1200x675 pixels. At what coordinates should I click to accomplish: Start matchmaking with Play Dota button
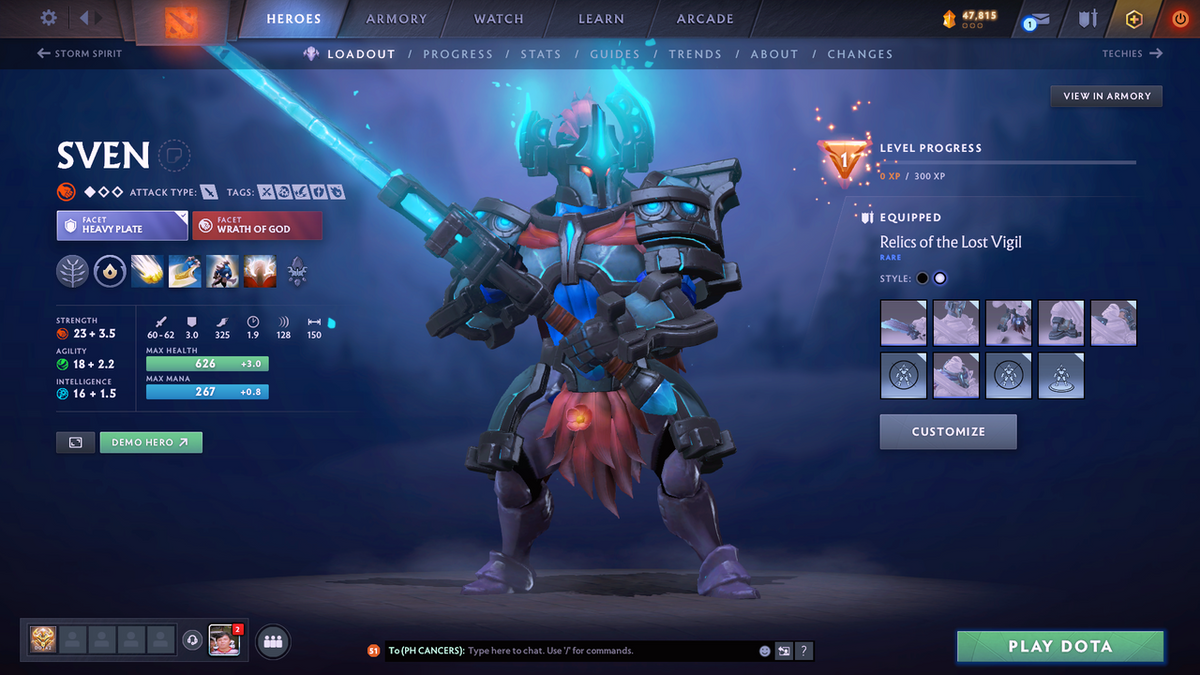coord(1060,646)
